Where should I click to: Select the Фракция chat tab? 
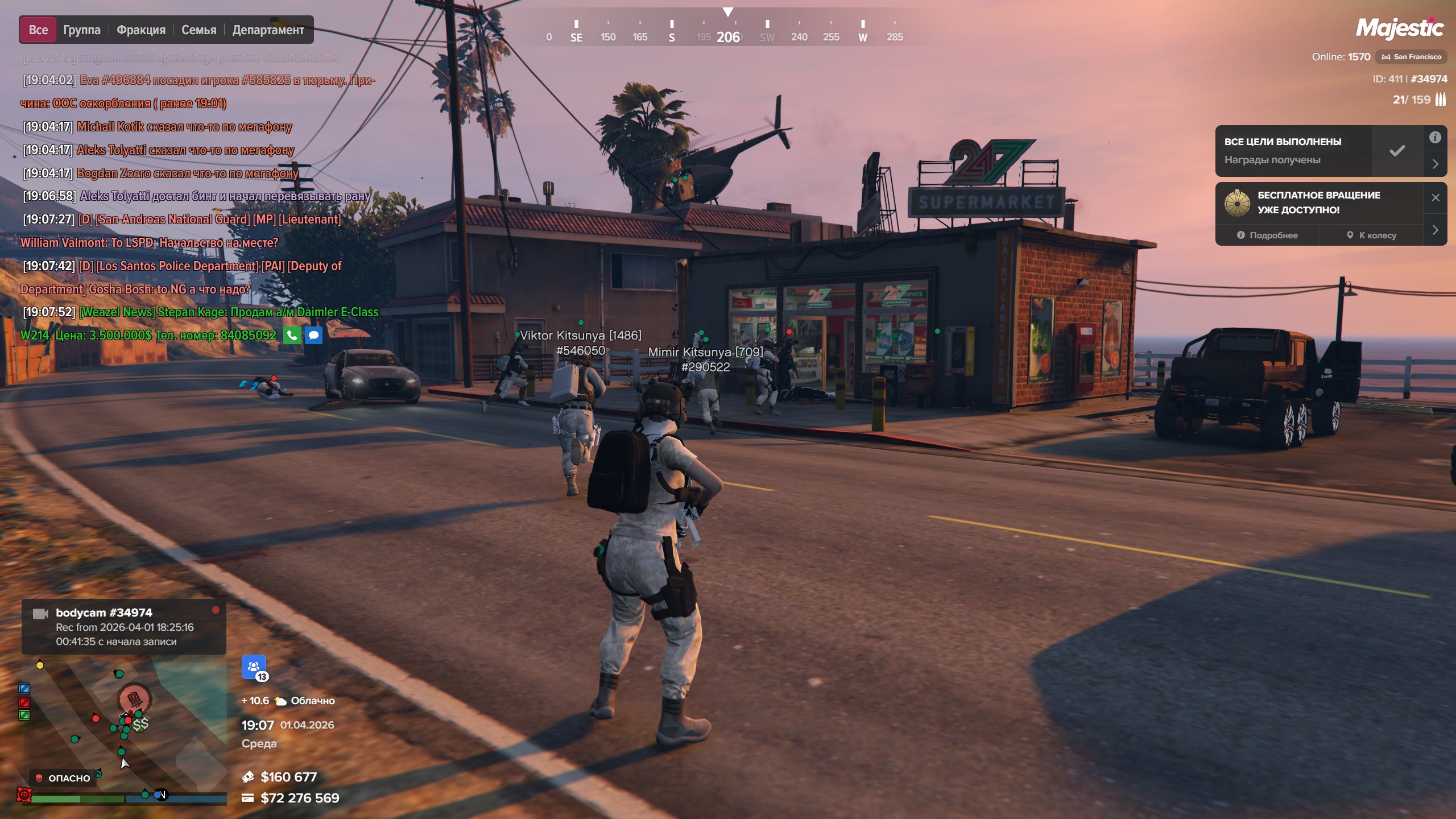point(141,30)
